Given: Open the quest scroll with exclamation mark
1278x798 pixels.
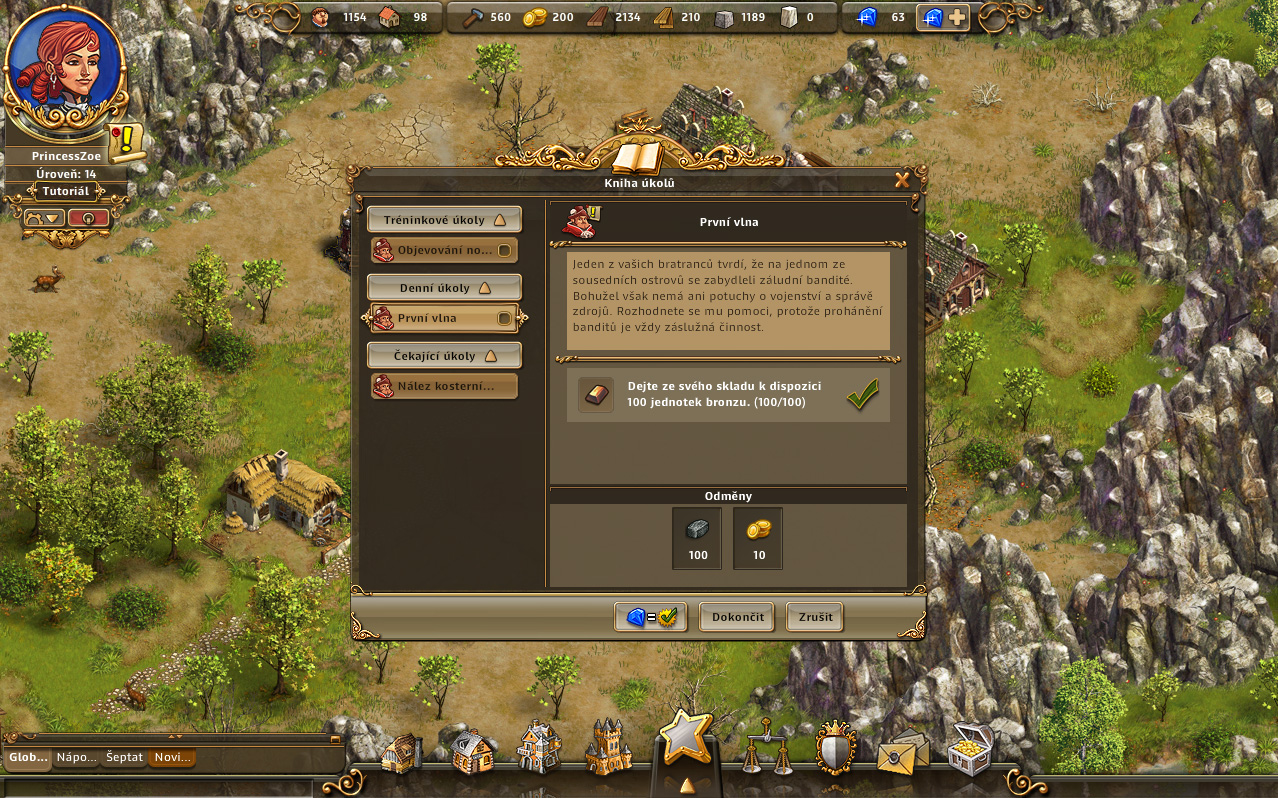Looking at the screenshot, I should click(126, 143).
